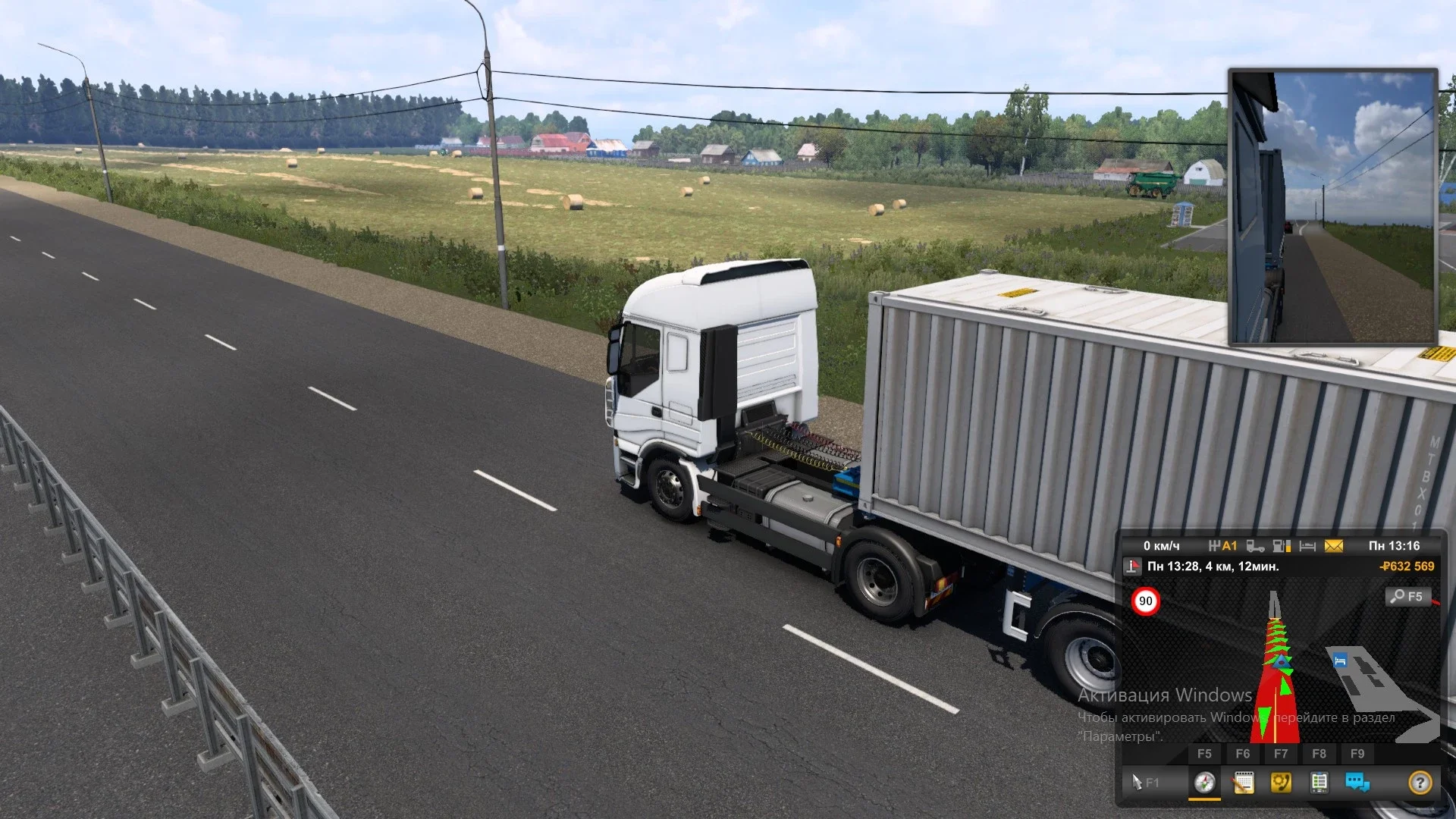This screenshot has height=819, width=1456.
Task: Open the yellow envelope new message icon
Action: pyautogui.click(x=1334, y=546)
